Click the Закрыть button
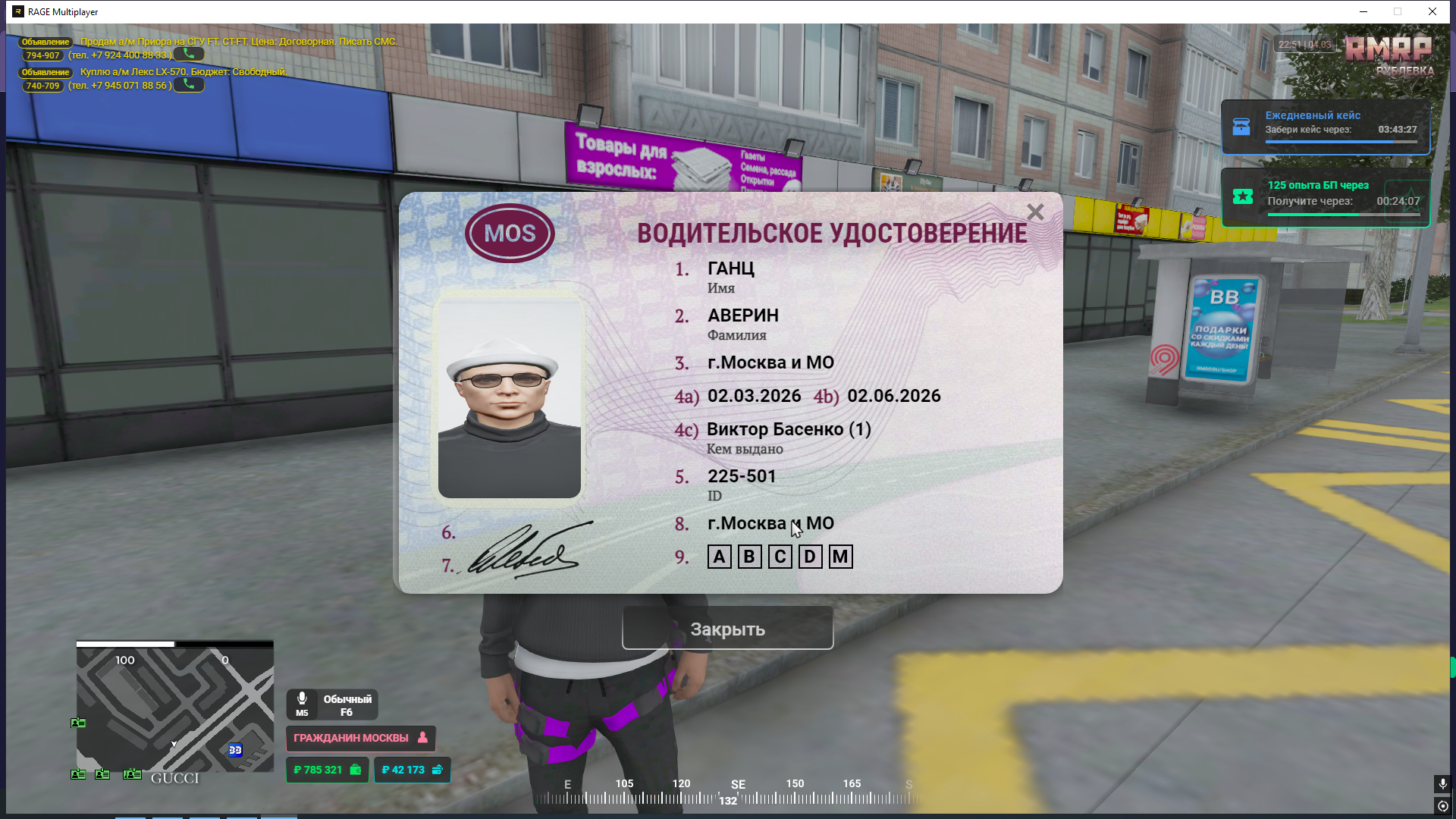Image resolution: width=1456 pixels, height=819 pixels. coord(727,629)
